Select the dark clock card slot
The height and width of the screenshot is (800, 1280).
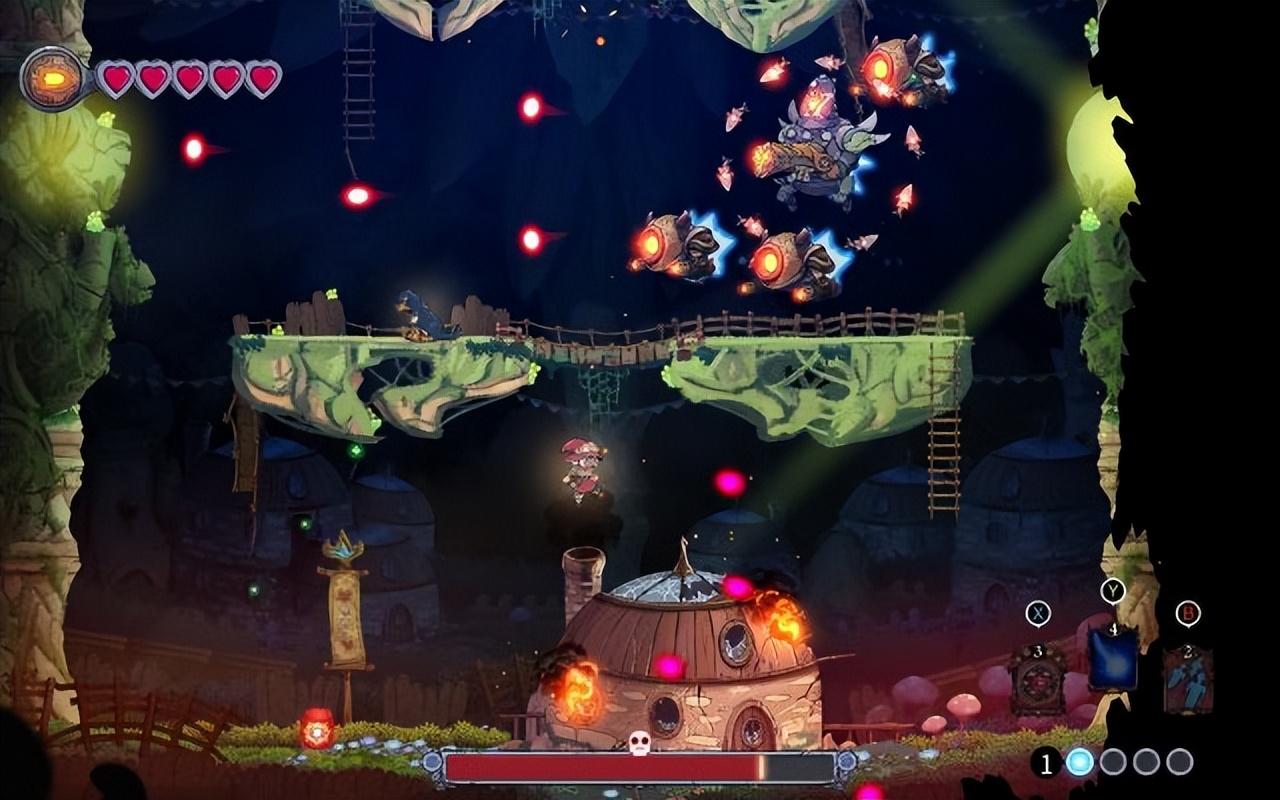[x=1037, y=681]
